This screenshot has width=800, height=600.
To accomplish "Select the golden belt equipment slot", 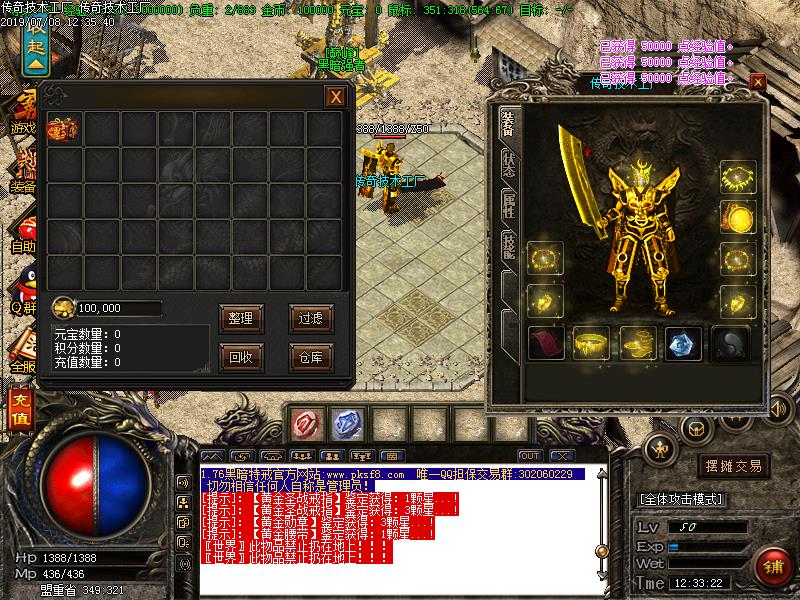I will [x=591, y=343].
